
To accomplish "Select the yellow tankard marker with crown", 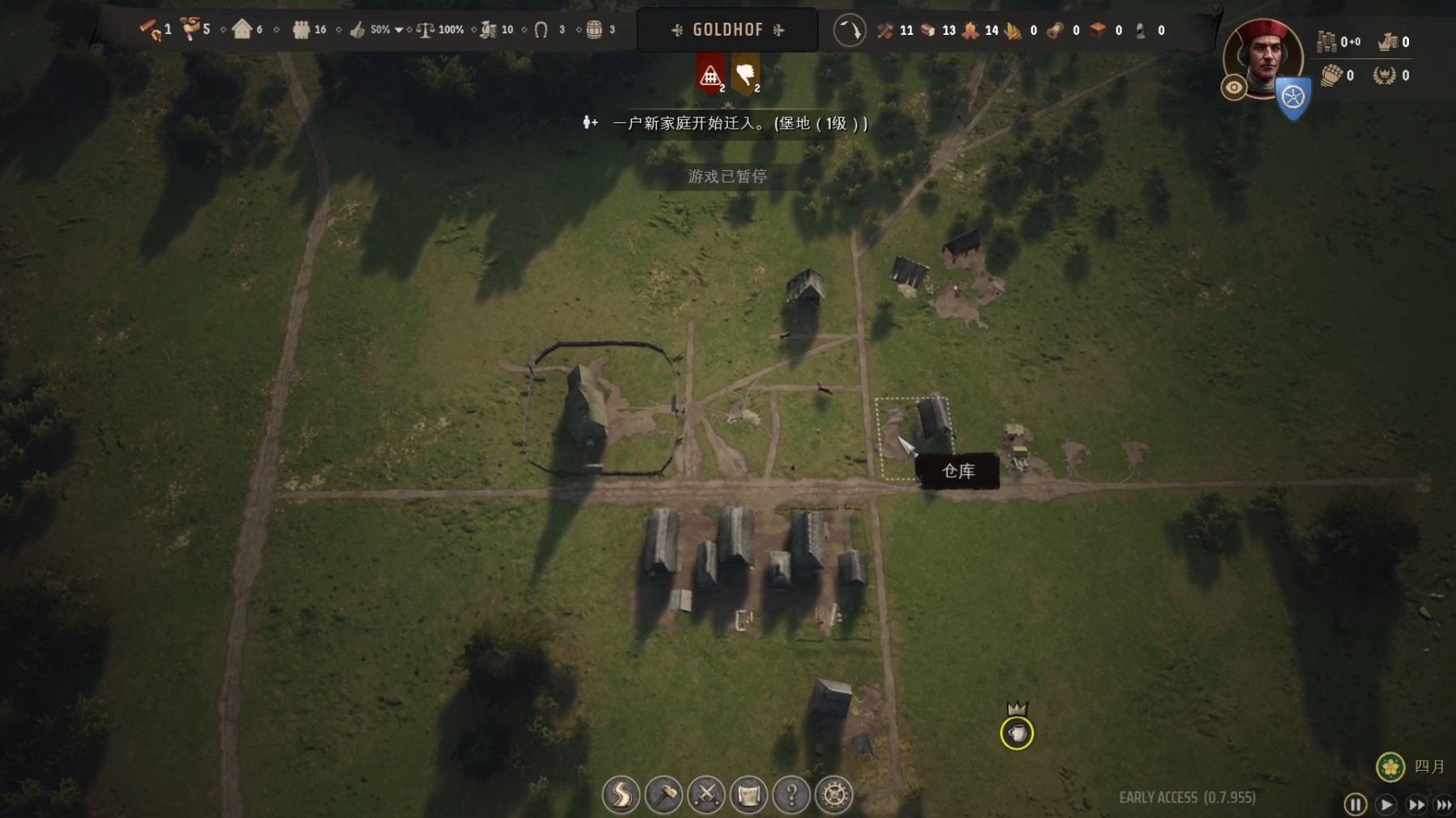I will pyautogui.click(x=1017, y=733).
